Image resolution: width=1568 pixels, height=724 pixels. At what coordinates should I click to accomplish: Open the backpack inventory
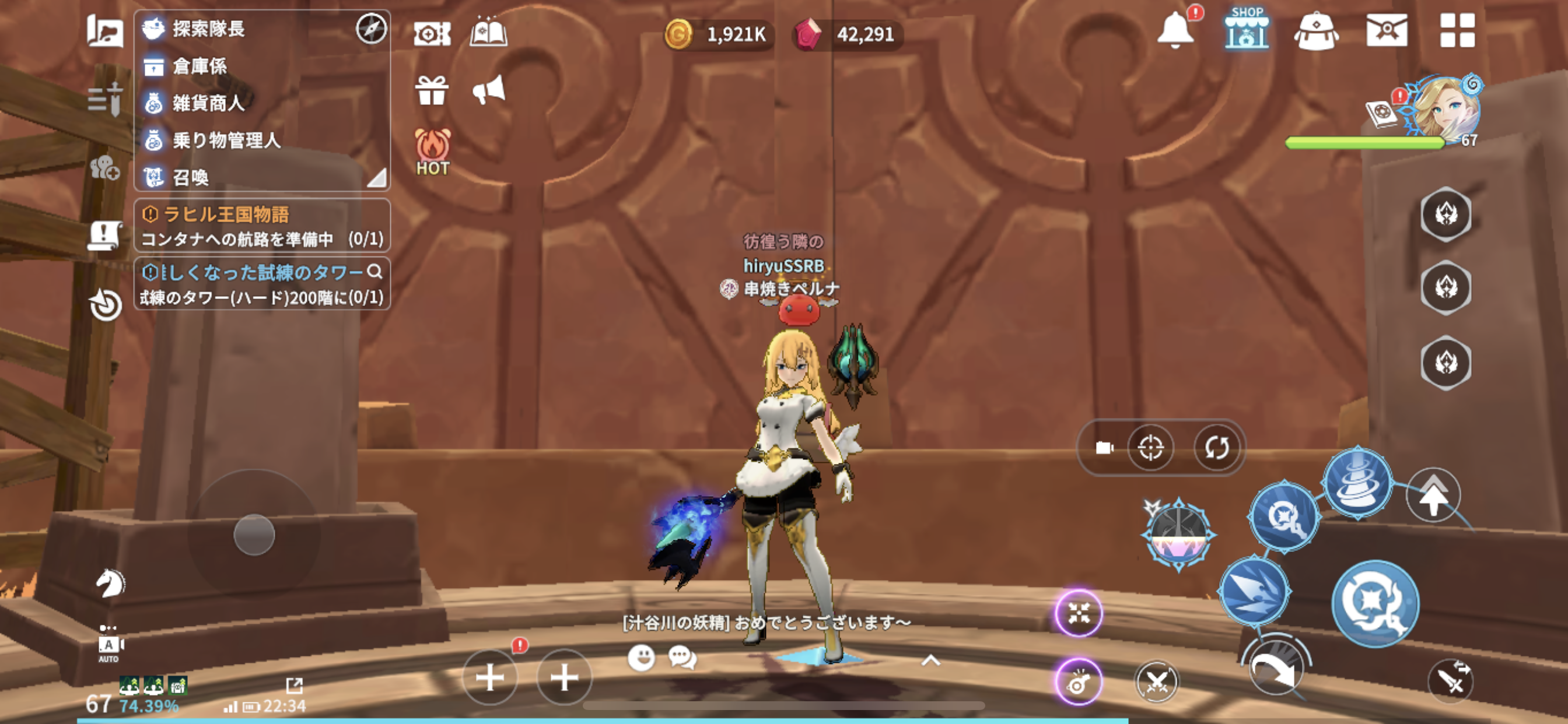click(x=1315, y=31)
